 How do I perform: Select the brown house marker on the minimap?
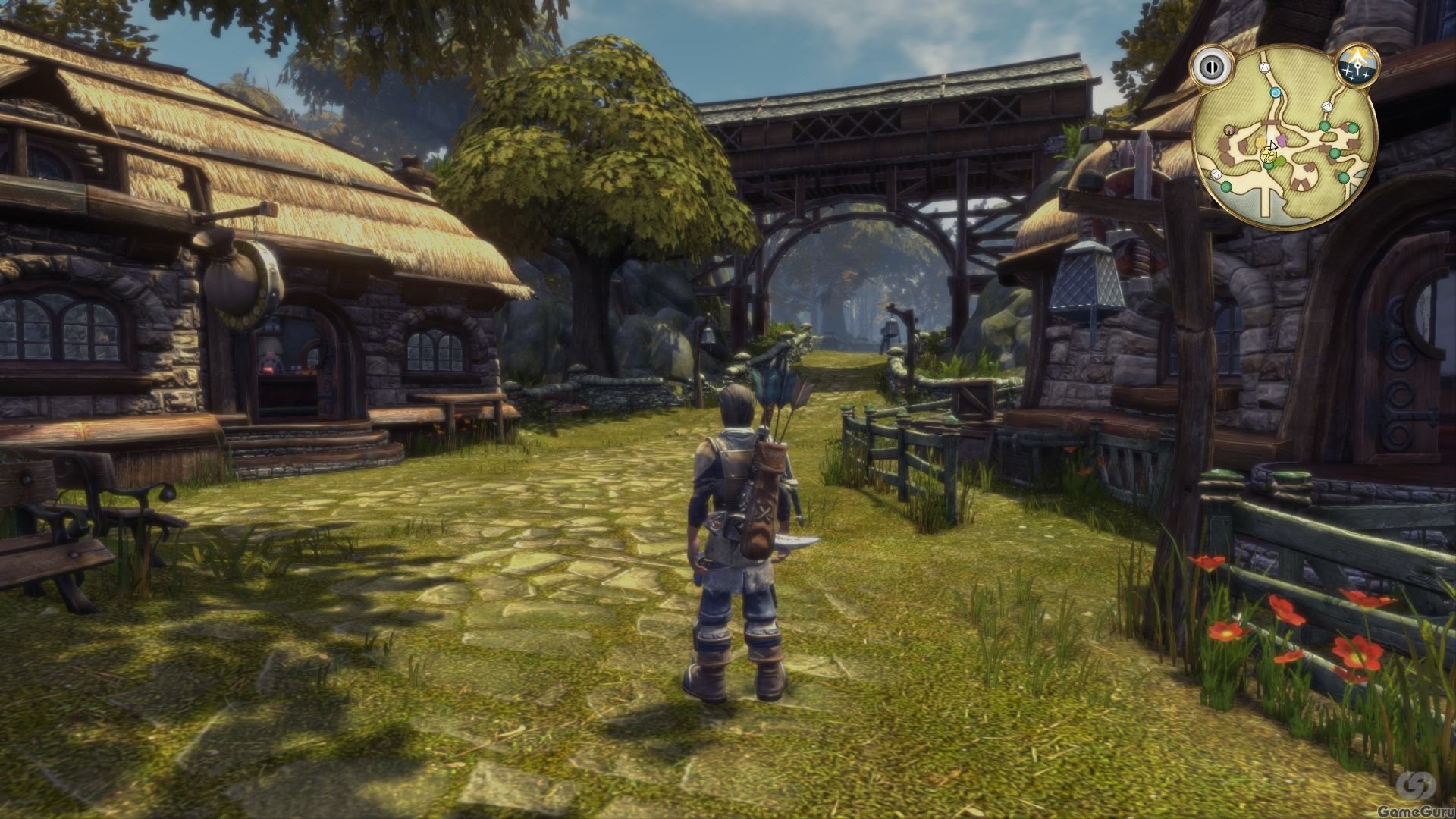[1228, 130]
